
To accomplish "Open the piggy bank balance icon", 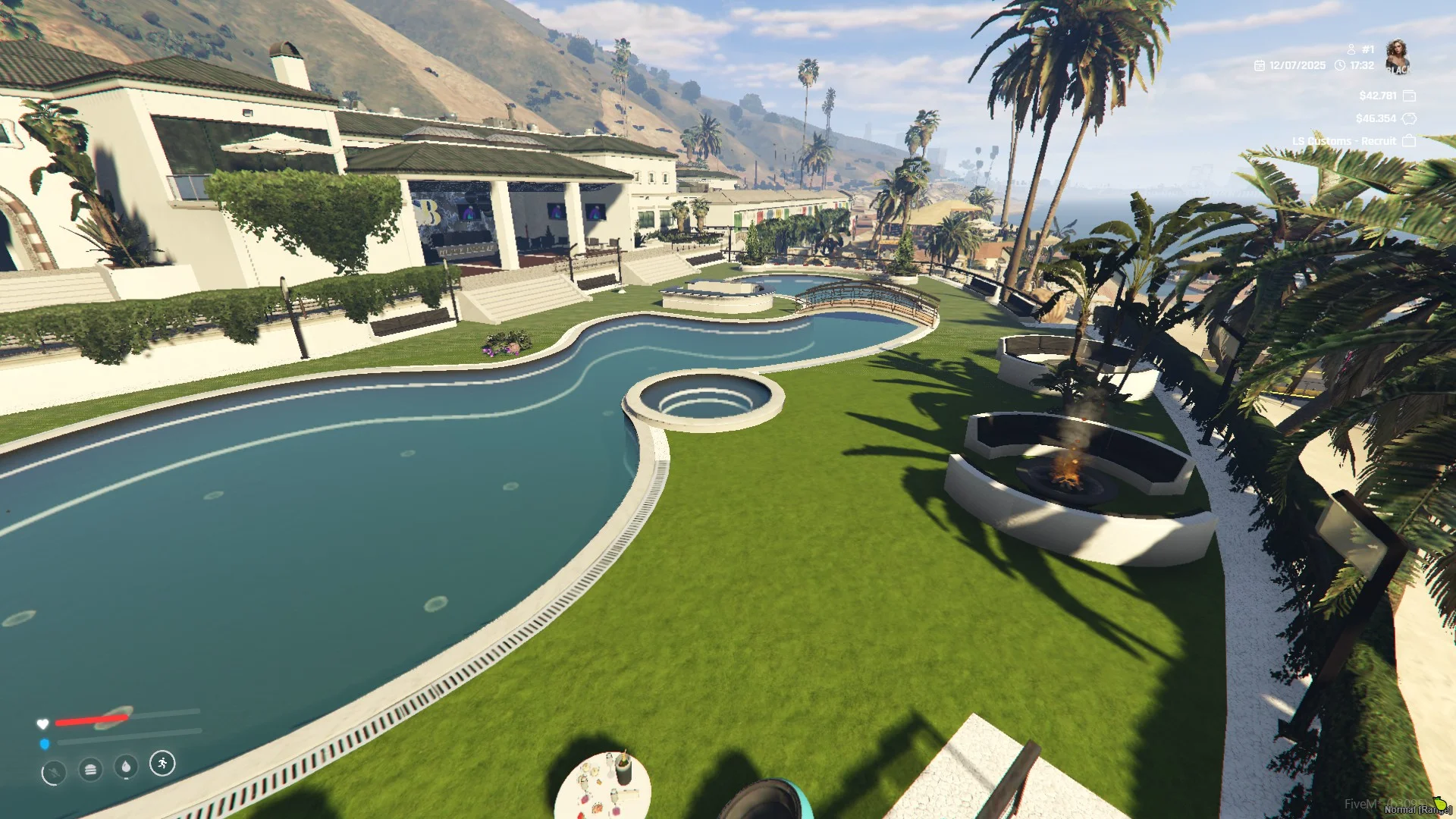I will point(1409,118).
